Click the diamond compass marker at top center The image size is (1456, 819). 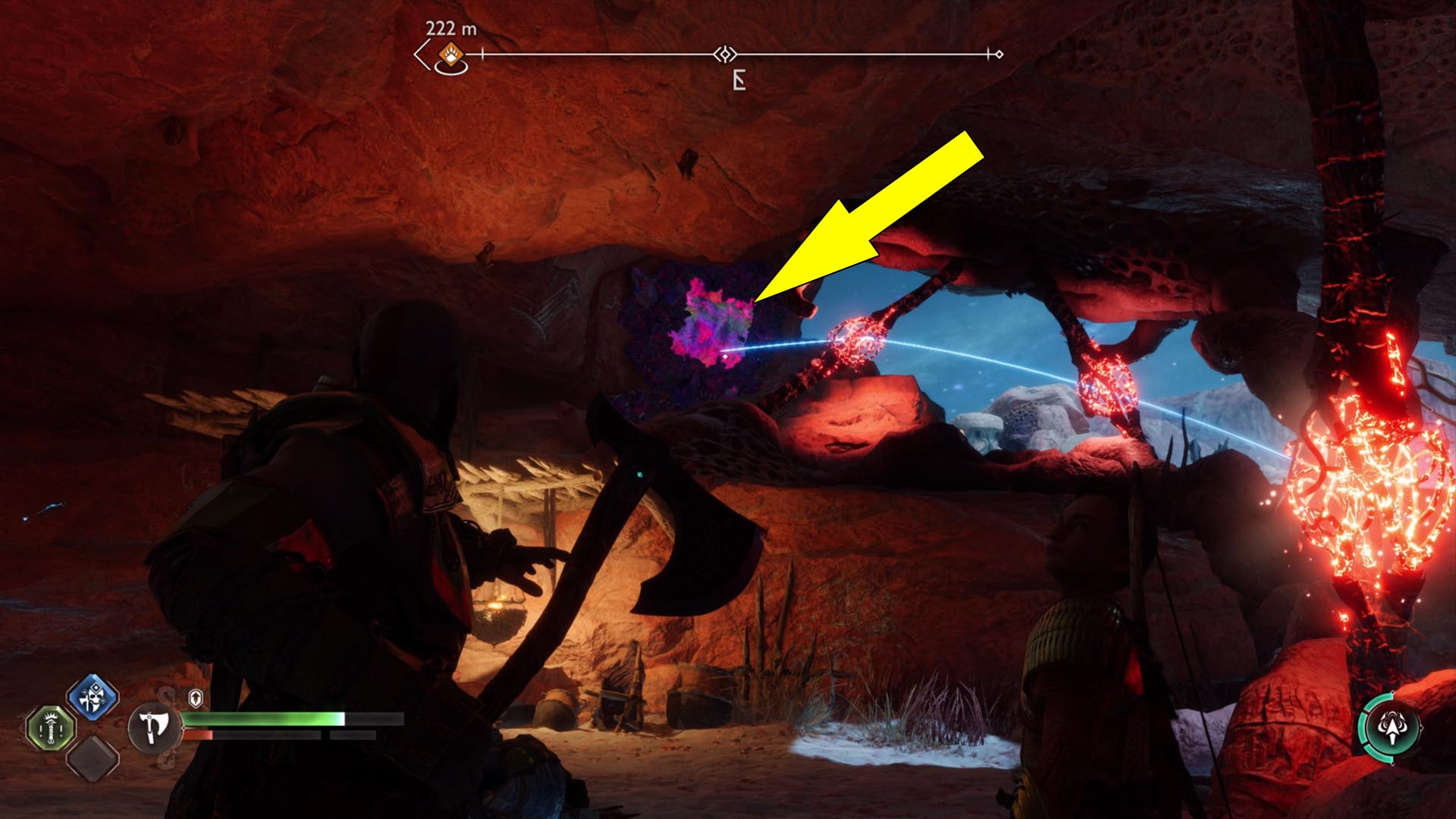click(725, 54)
